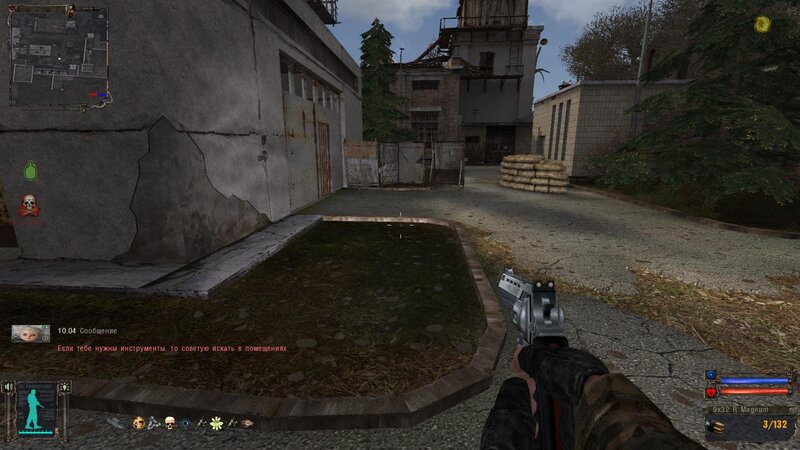Click the dark blue eye artifact icon
800x450 pixels.
185,424
